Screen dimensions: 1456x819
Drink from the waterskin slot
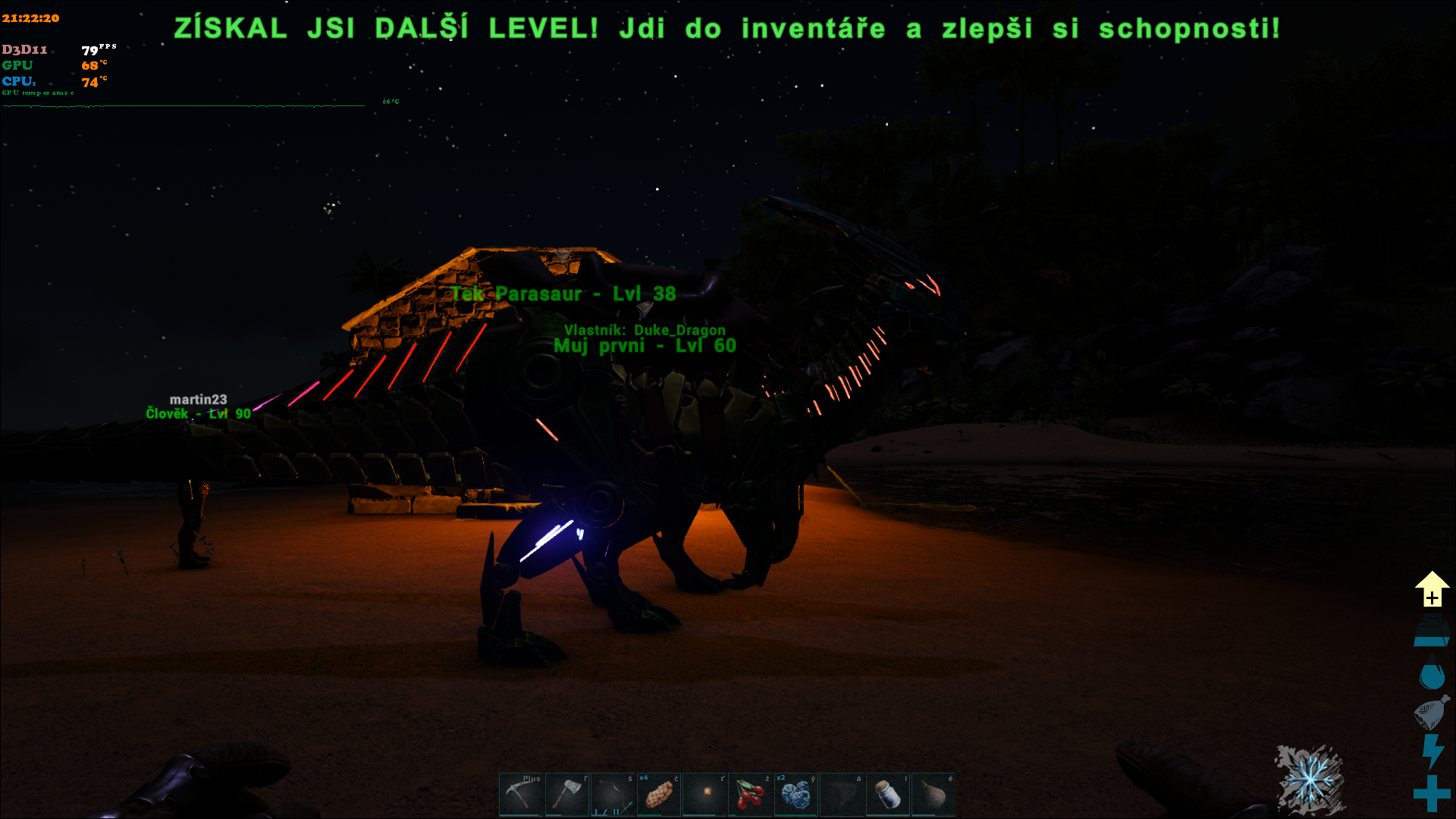(x=933, y=794)
